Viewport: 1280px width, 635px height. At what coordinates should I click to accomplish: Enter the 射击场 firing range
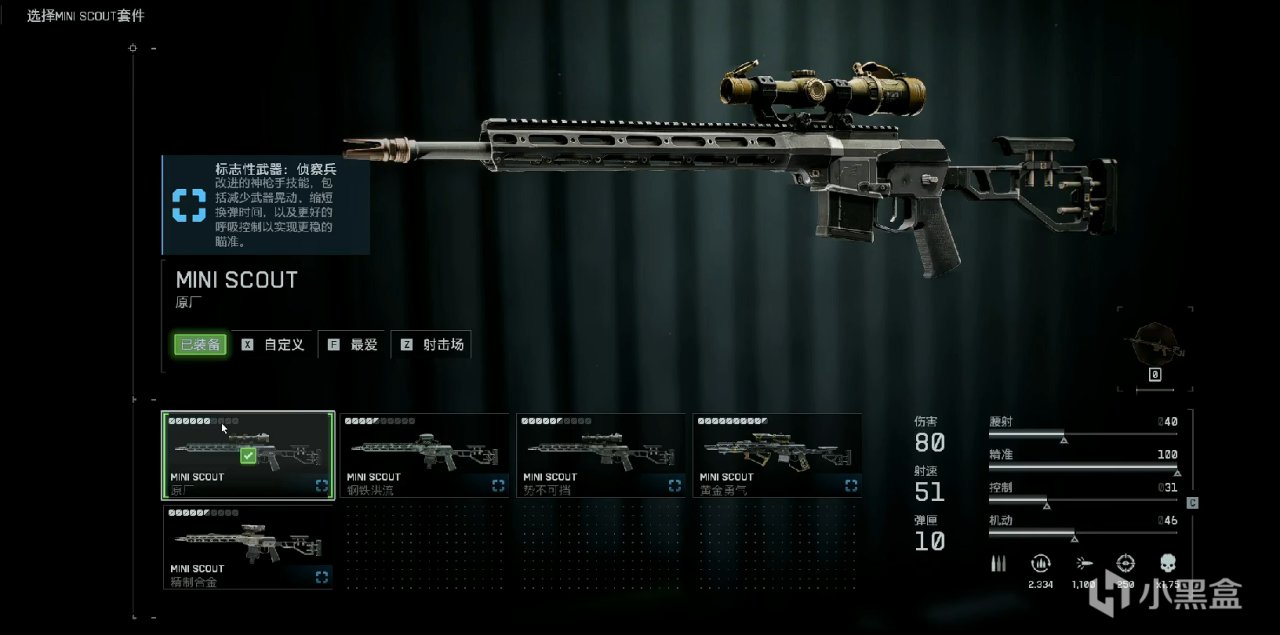pos(432,345)
